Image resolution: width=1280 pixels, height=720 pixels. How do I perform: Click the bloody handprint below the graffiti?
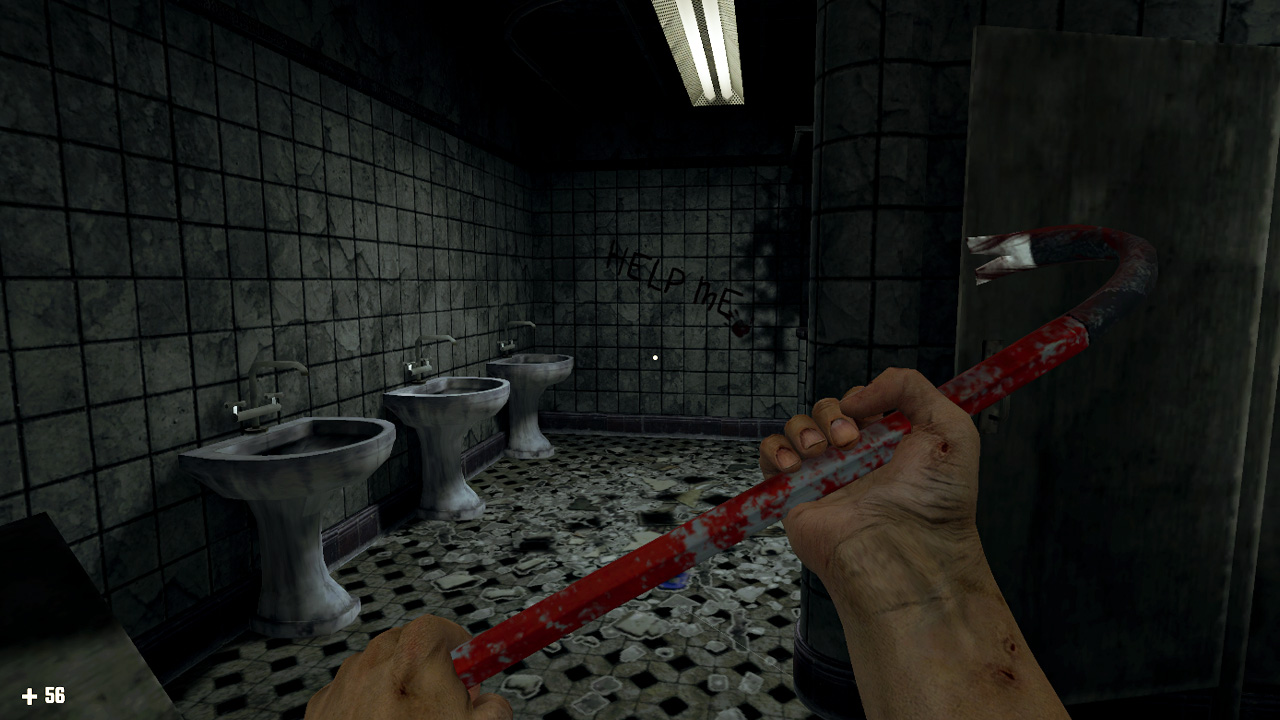click(x=741, y=328)
